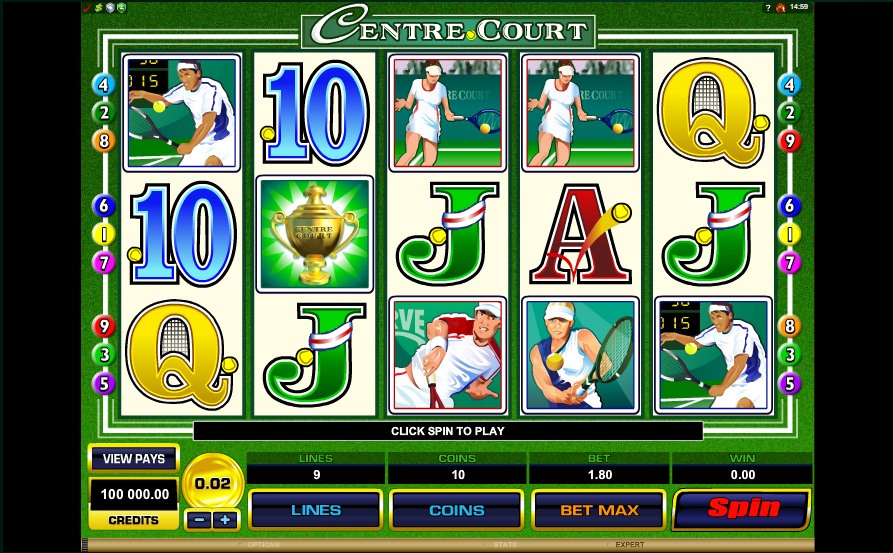Switch to Expert mode
Screen dimensions: 893x553
pyautogui.click(x=629, y=545)
